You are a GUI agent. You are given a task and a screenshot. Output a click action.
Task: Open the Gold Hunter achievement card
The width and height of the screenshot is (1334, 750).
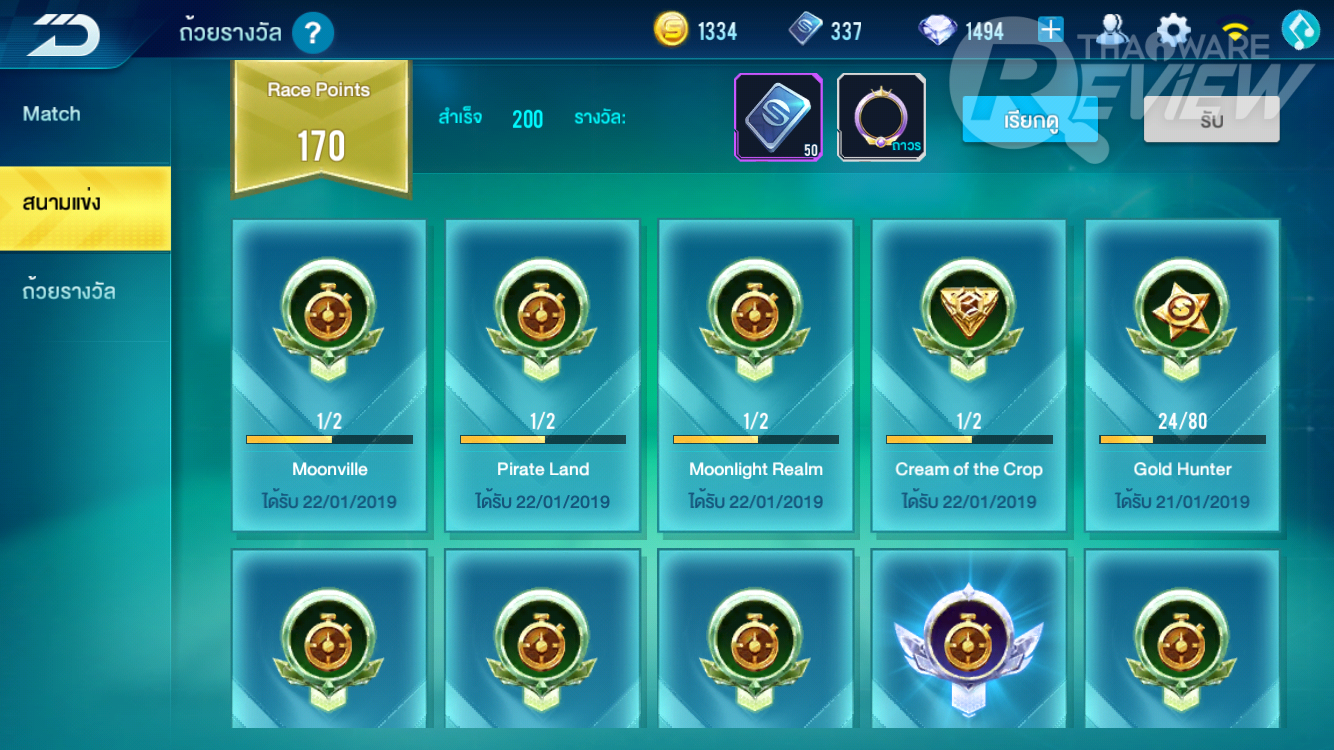click(1182, 375)
